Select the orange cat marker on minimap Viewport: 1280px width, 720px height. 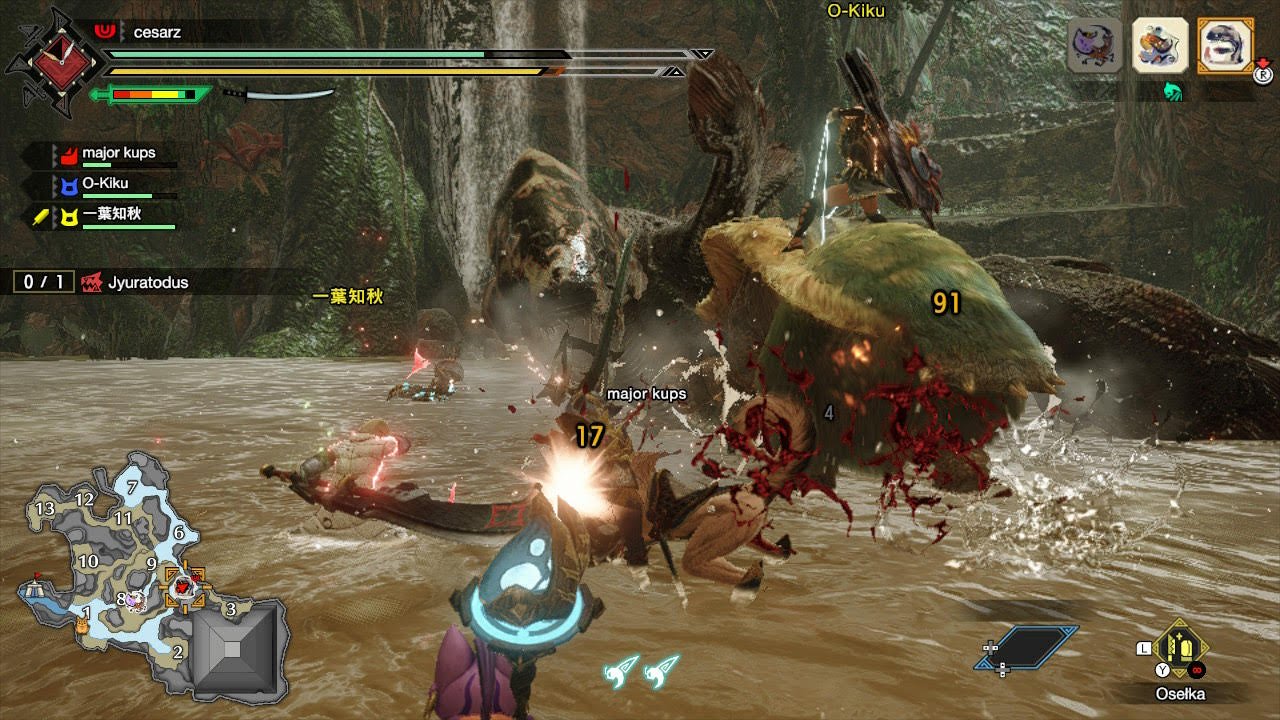tap(83, 625)
